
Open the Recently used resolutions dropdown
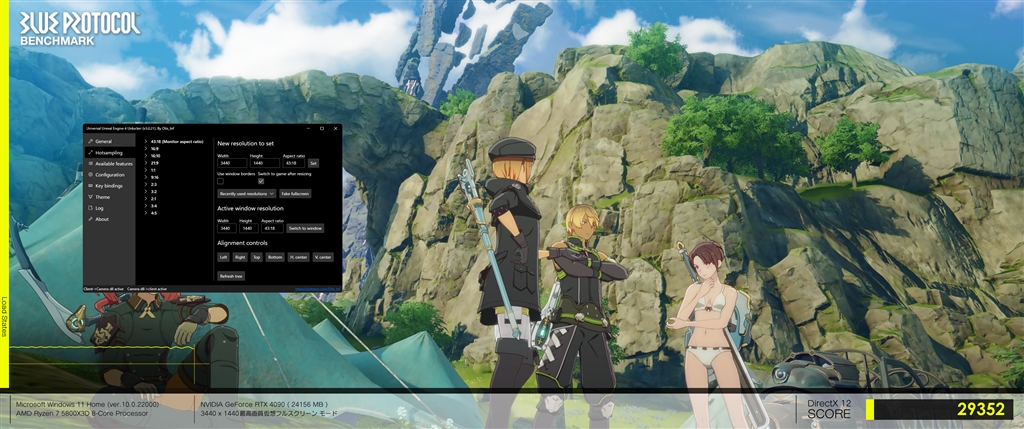click(246, 193)
